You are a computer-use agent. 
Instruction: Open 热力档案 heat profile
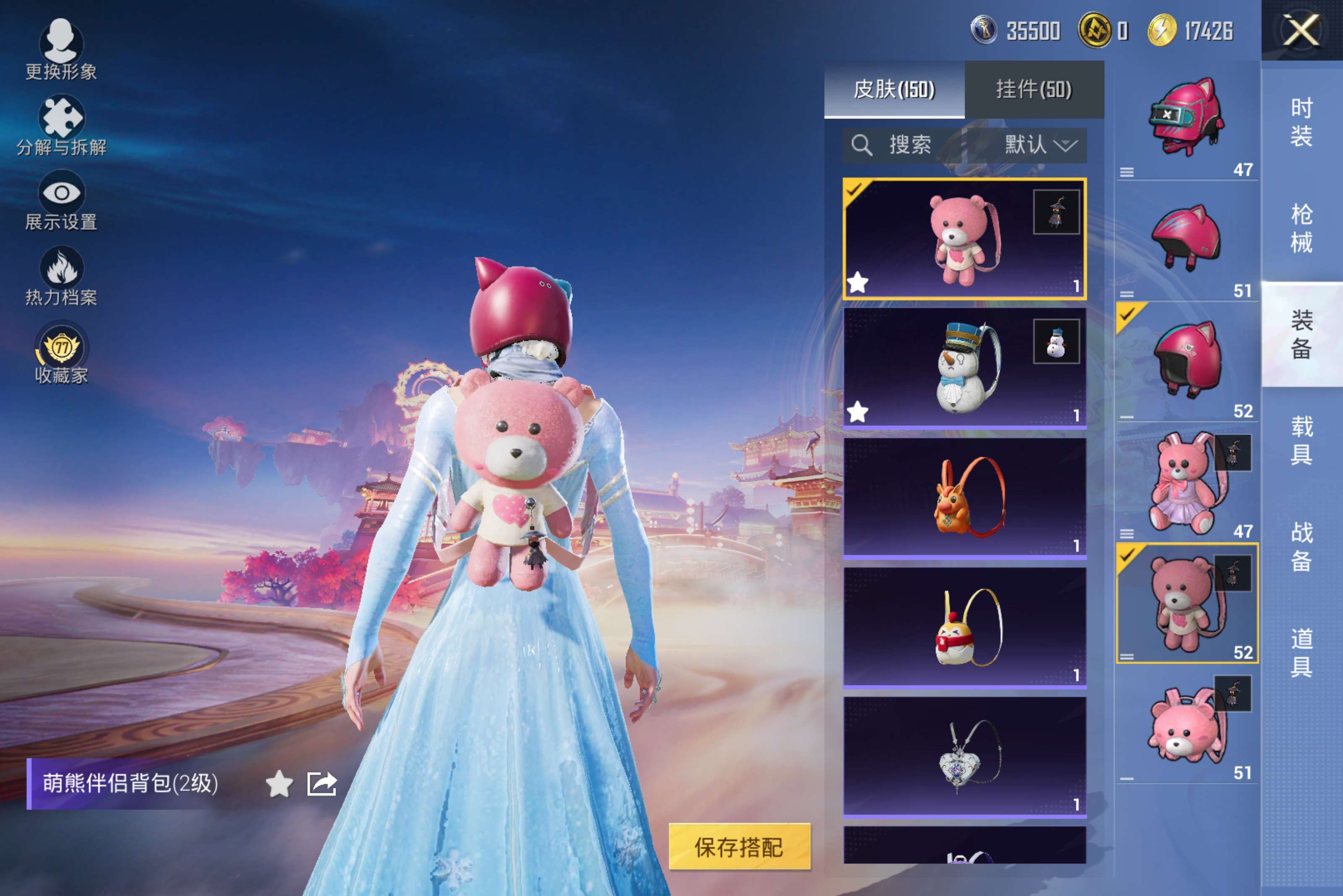tap(60, 276)
